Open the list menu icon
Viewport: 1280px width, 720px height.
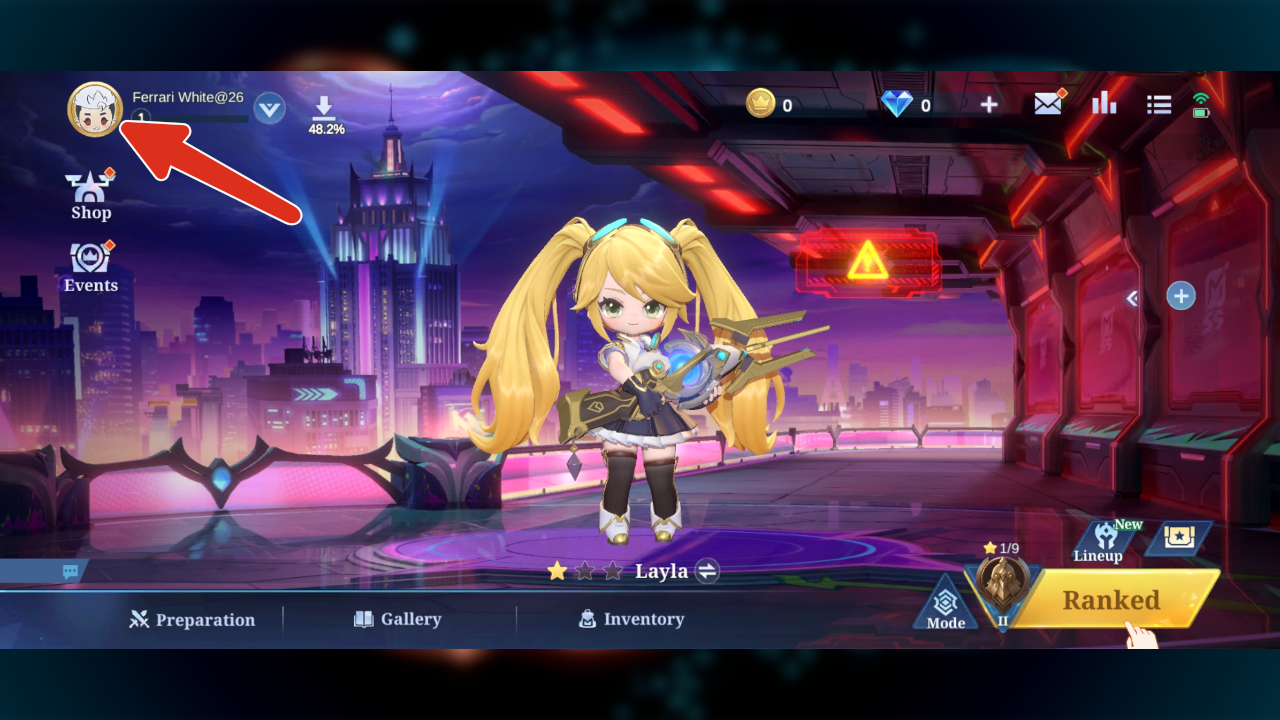click(1159, 104)
